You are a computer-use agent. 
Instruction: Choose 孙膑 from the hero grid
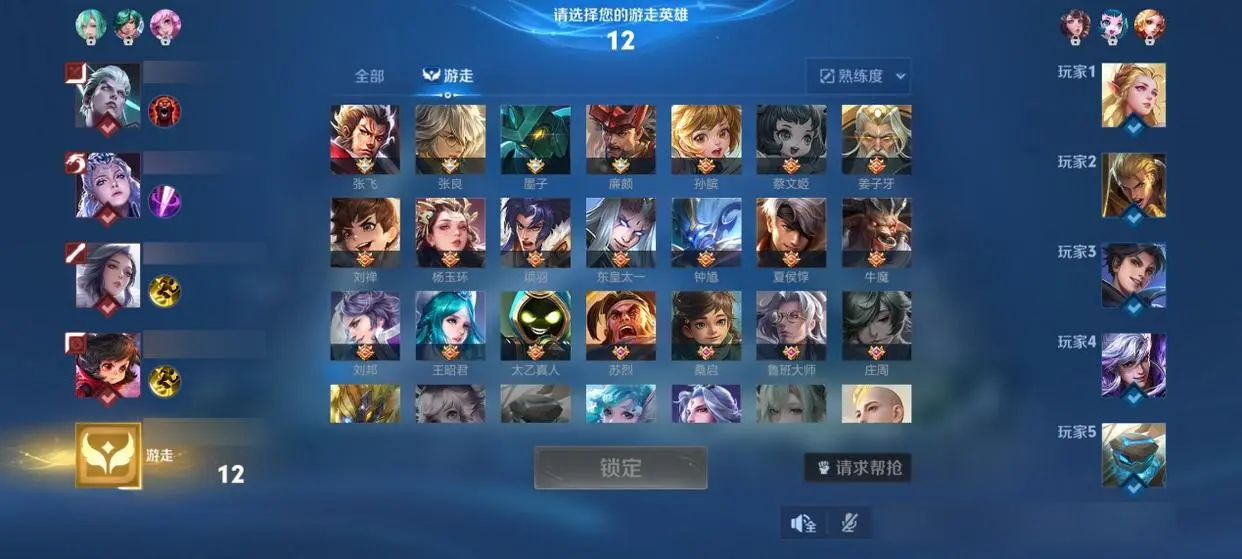click(706, 140)
